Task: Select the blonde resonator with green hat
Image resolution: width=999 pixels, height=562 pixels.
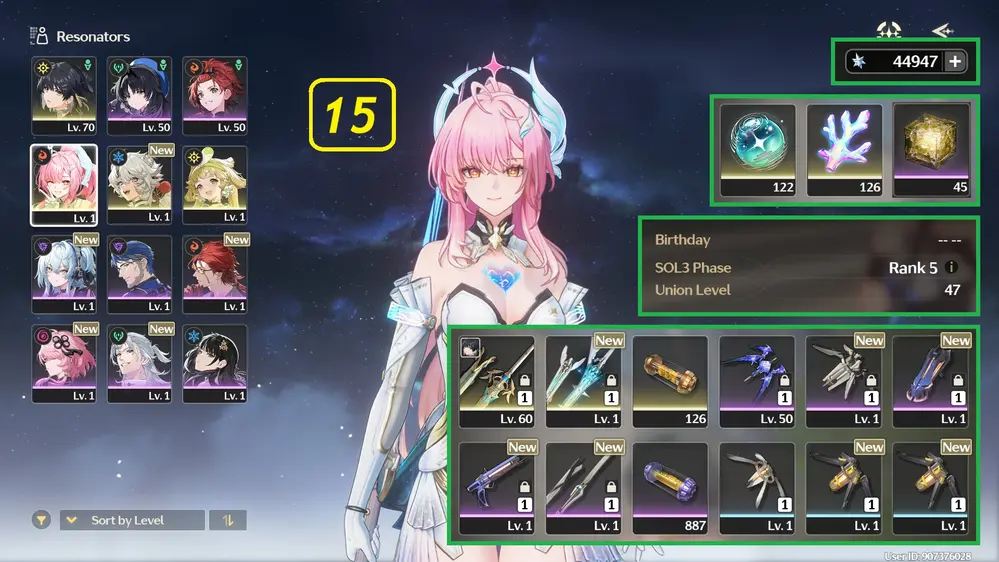Action: 215,184
